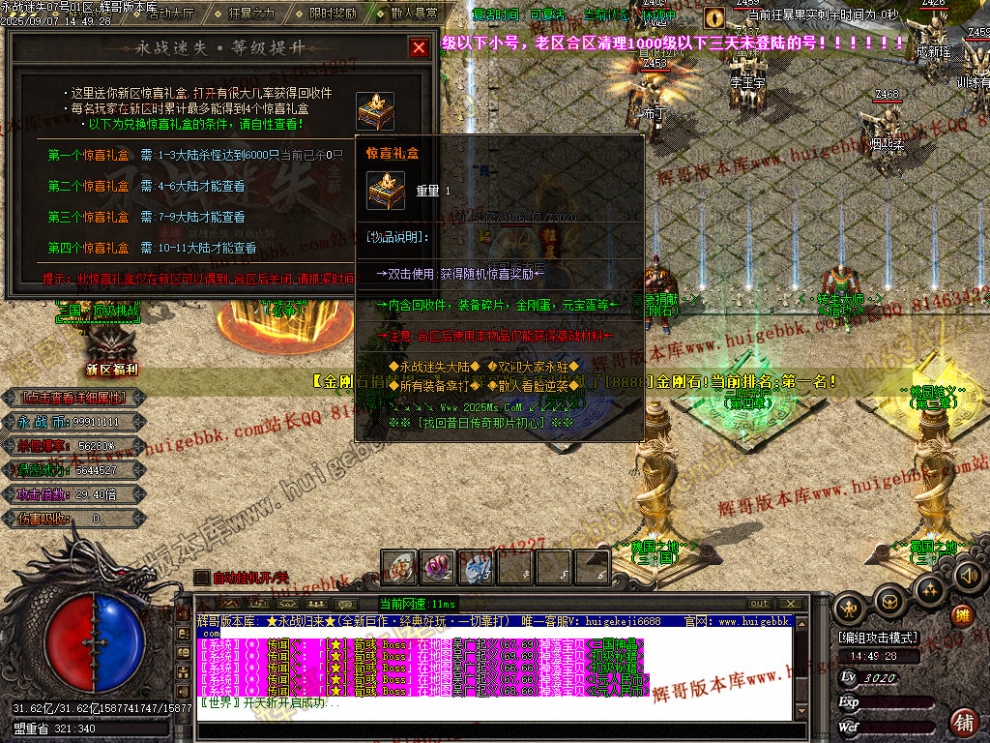Open the 铺 shop button

pos(964,721)
